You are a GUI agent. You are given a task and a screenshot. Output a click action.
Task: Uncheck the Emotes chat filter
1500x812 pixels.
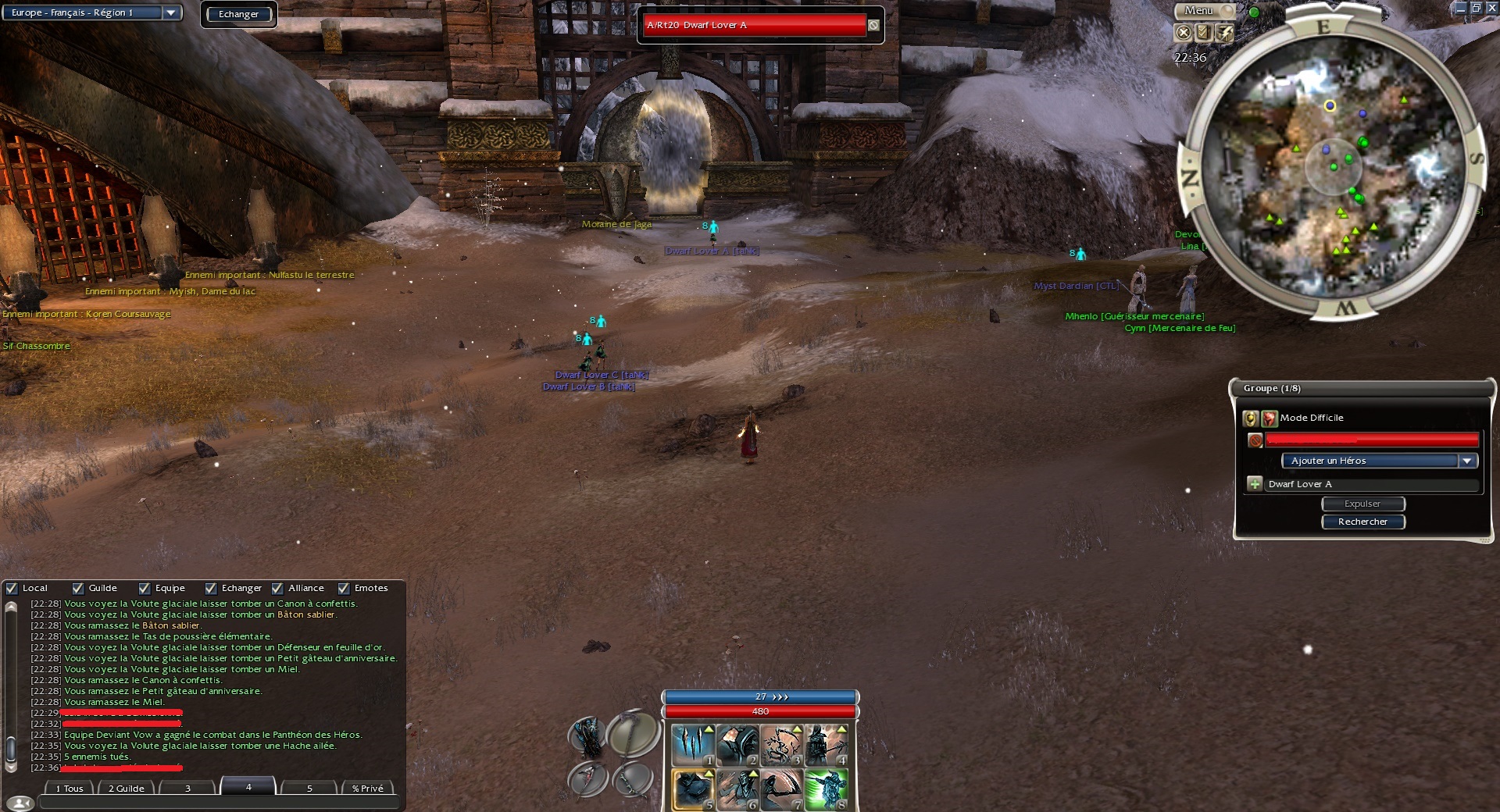pyautogui.click(x=344, y=589)
